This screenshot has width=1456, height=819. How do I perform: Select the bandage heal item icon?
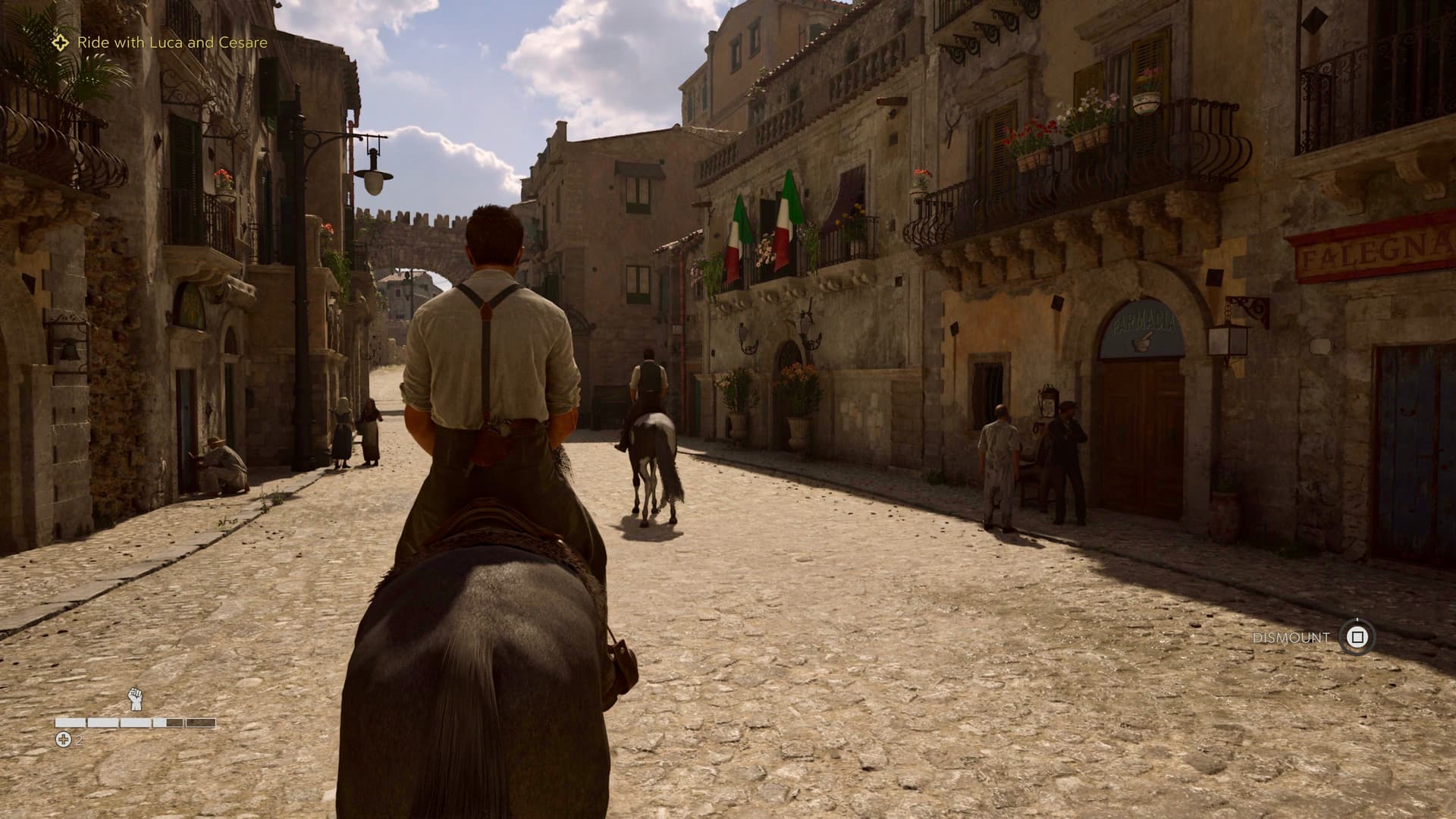(64, 739)
